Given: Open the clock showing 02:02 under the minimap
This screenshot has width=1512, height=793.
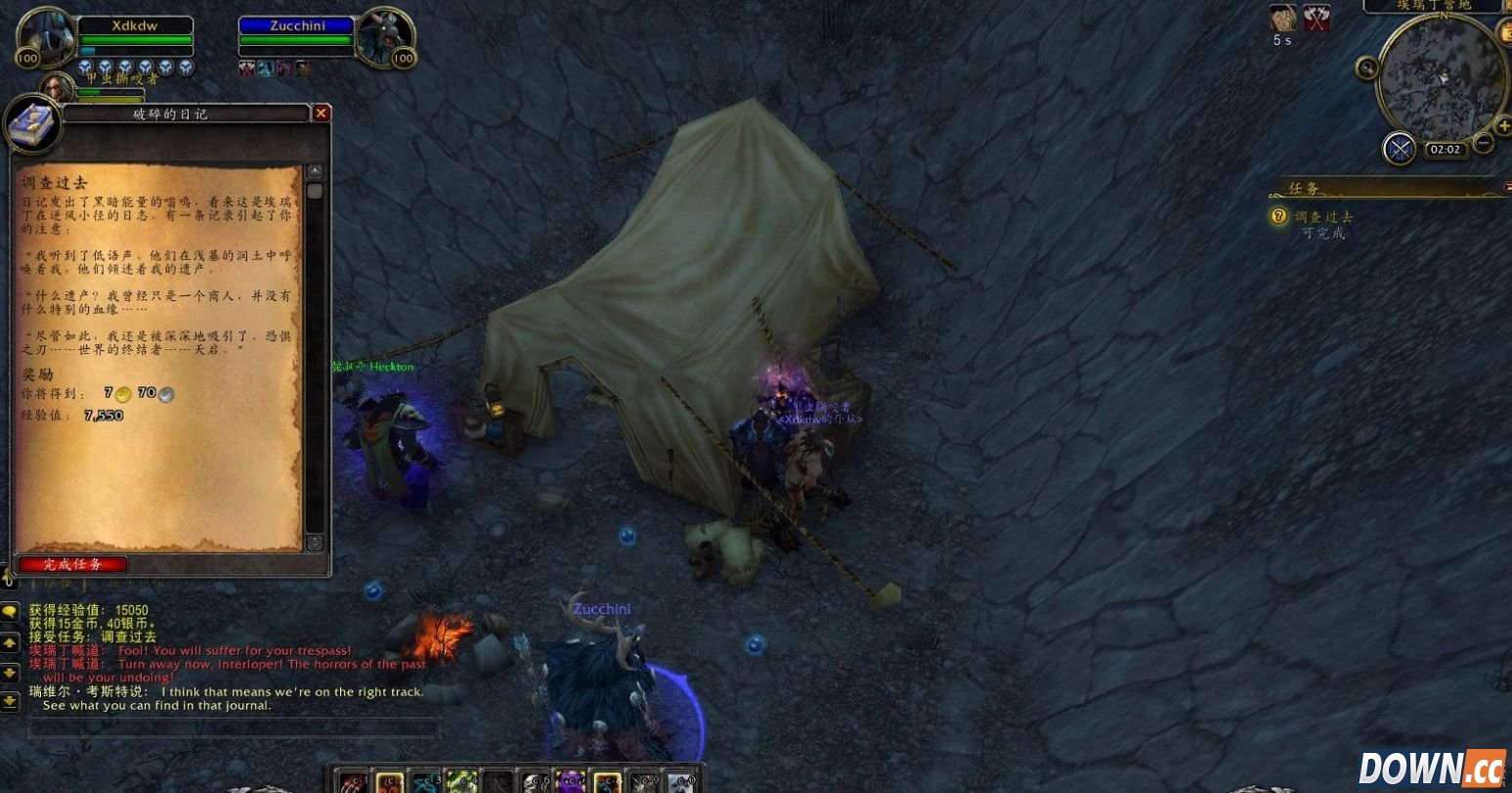Looking at the screenshot, I should pyautogui.click(x=1445, y=149).
